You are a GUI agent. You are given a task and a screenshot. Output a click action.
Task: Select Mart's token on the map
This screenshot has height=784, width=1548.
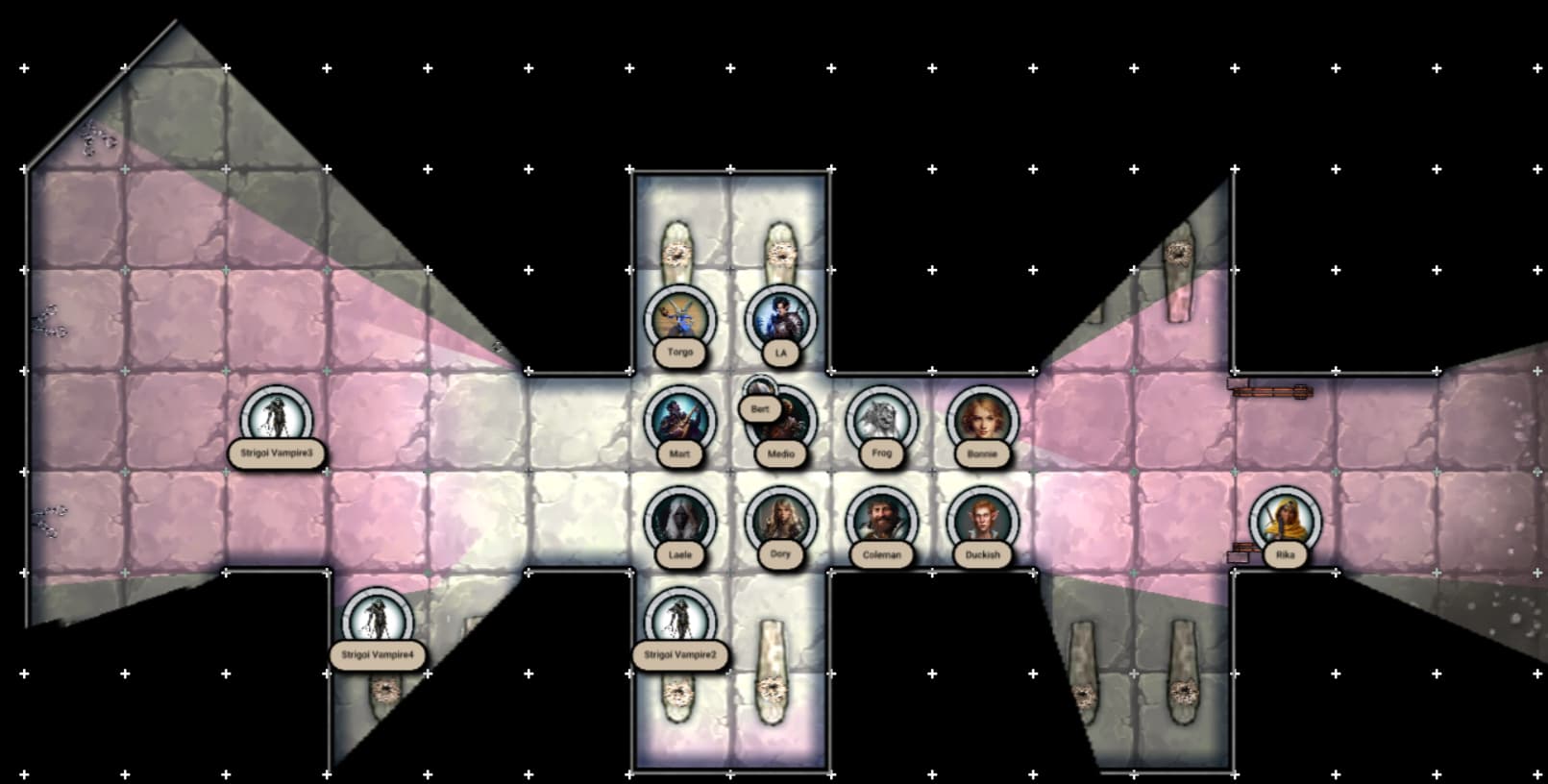coord(680,420)
